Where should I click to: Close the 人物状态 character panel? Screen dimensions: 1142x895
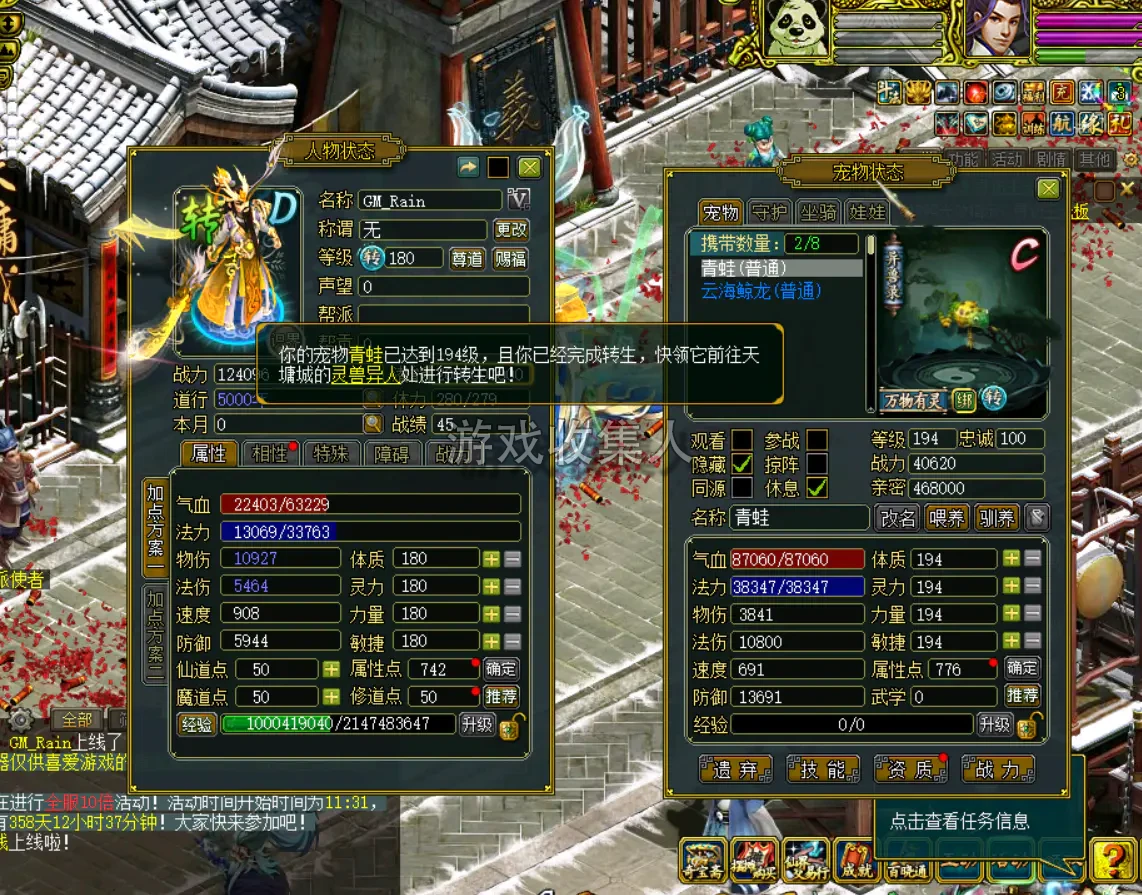pos(529,168)
